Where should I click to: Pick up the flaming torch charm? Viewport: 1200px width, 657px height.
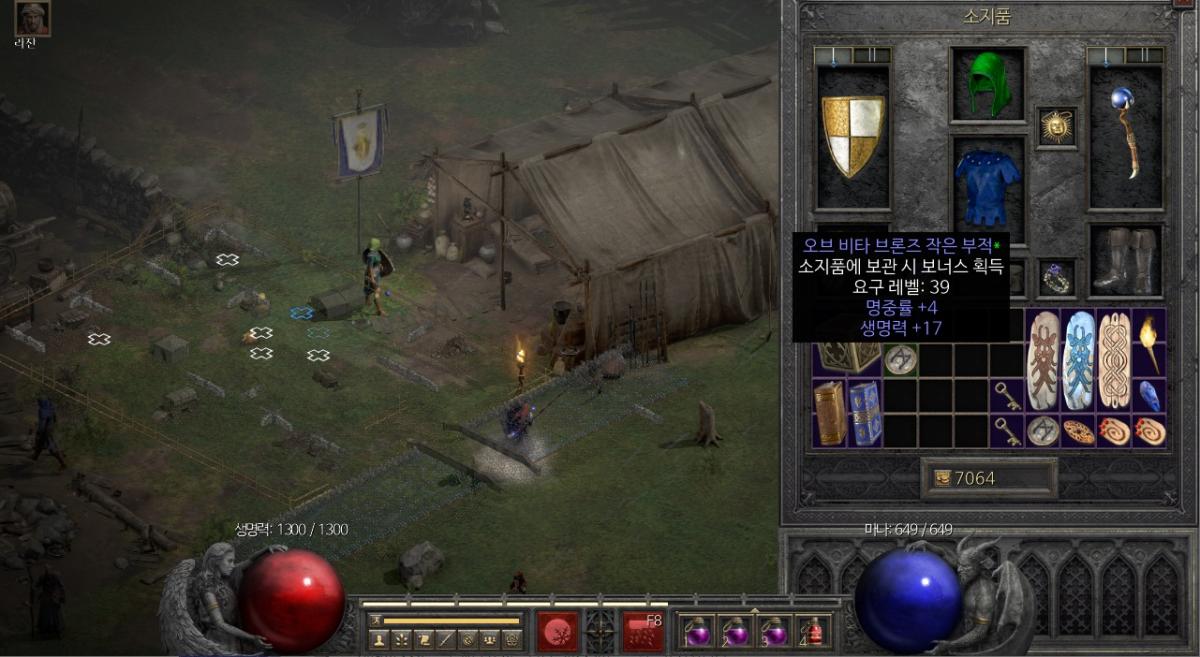[x=1150, y=342]
